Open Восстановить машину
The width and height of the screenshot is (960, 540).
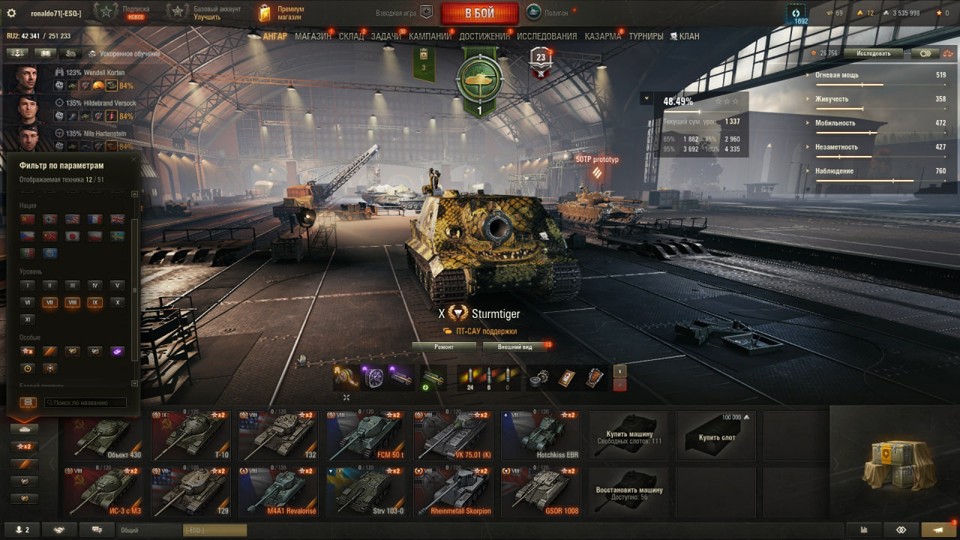pos(627,490)
